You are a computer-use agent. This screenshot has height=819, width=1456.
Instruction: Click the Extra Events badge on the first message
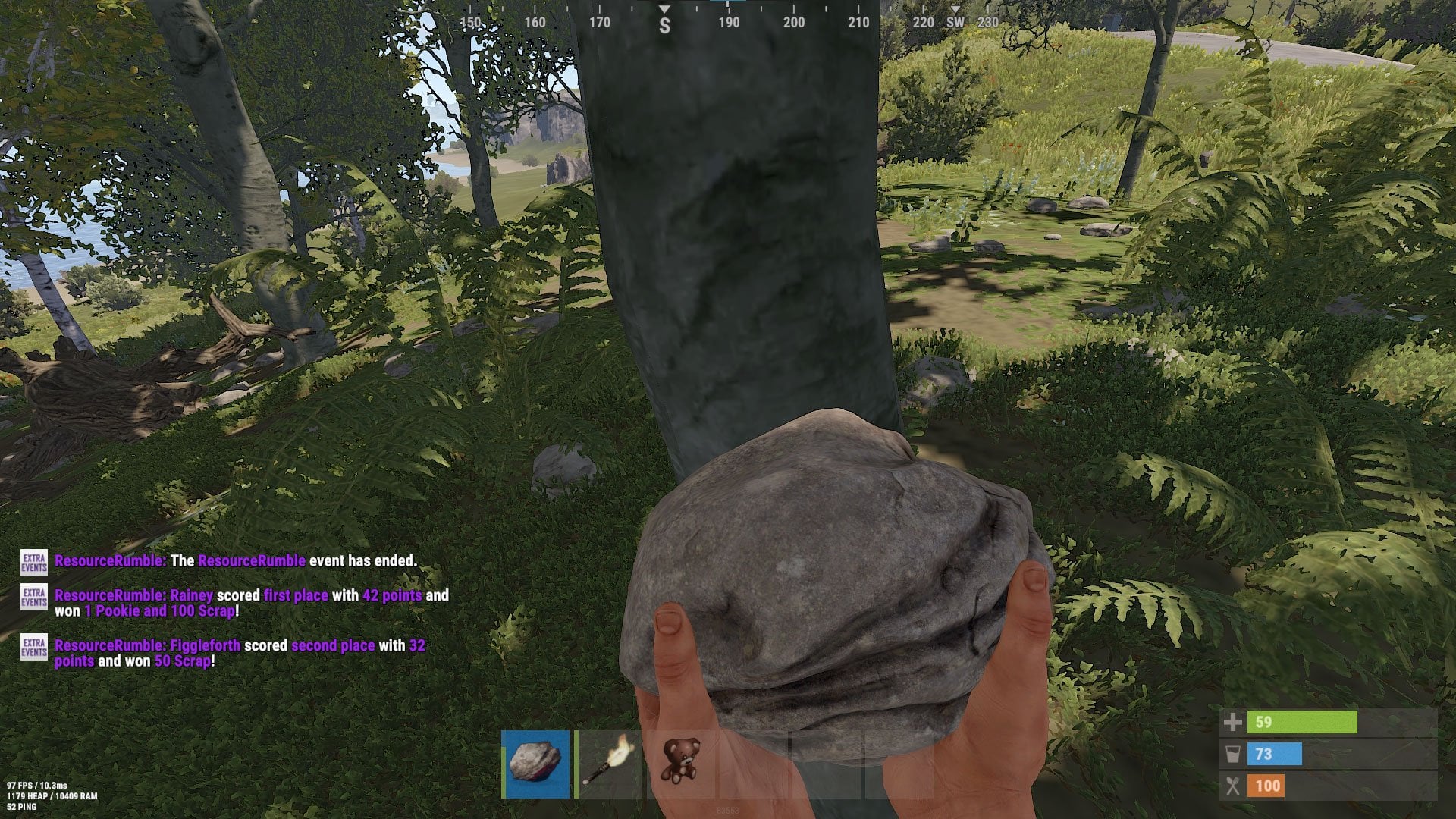pos(33,563)
